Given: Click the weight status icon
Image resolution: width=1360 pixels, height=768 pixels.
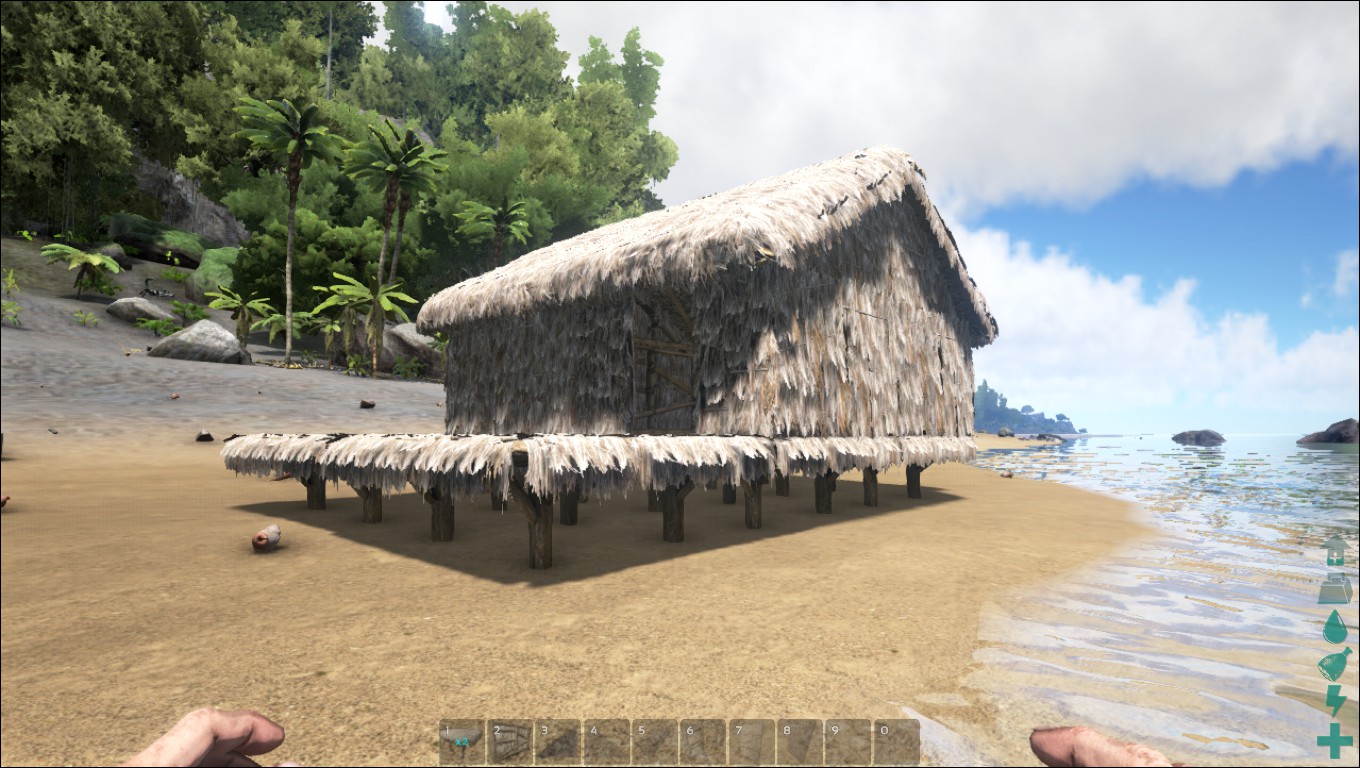Looking at the screenshot, I should (x=1335, y=589).
